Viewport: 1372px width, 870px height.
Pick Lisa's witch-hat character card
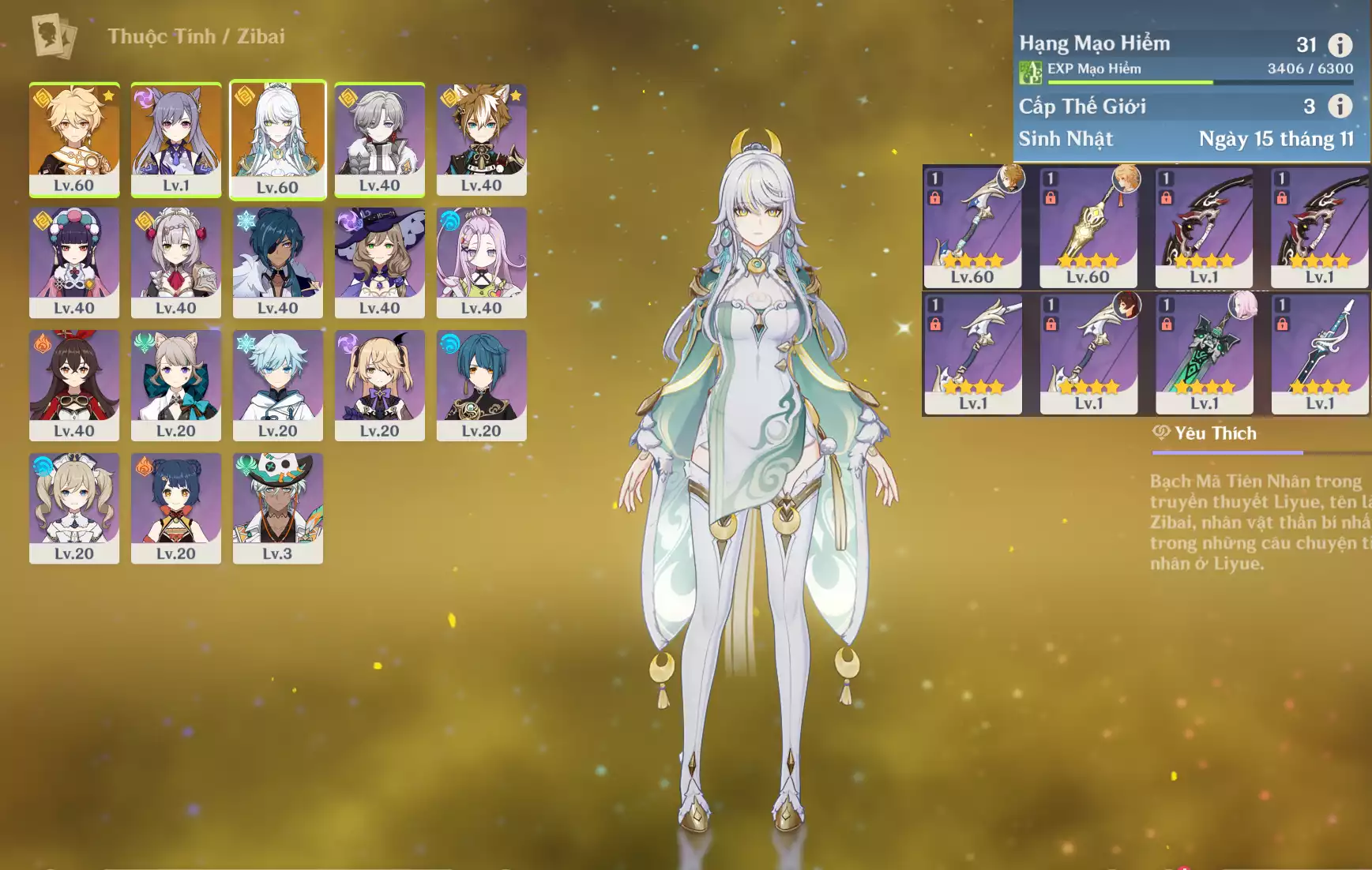379,262
